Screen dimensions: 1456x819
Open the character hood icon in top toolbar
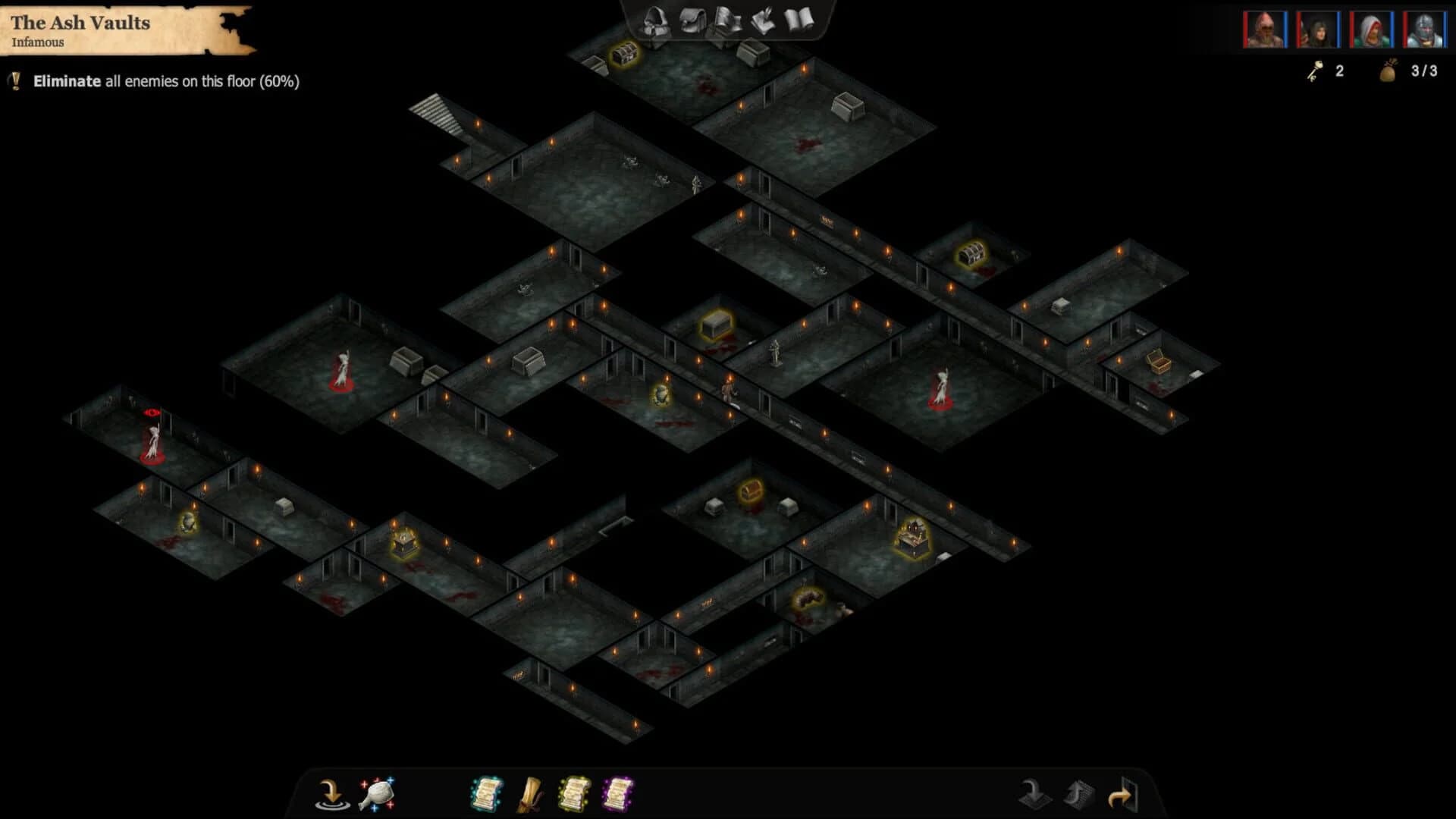pos(654,23)
